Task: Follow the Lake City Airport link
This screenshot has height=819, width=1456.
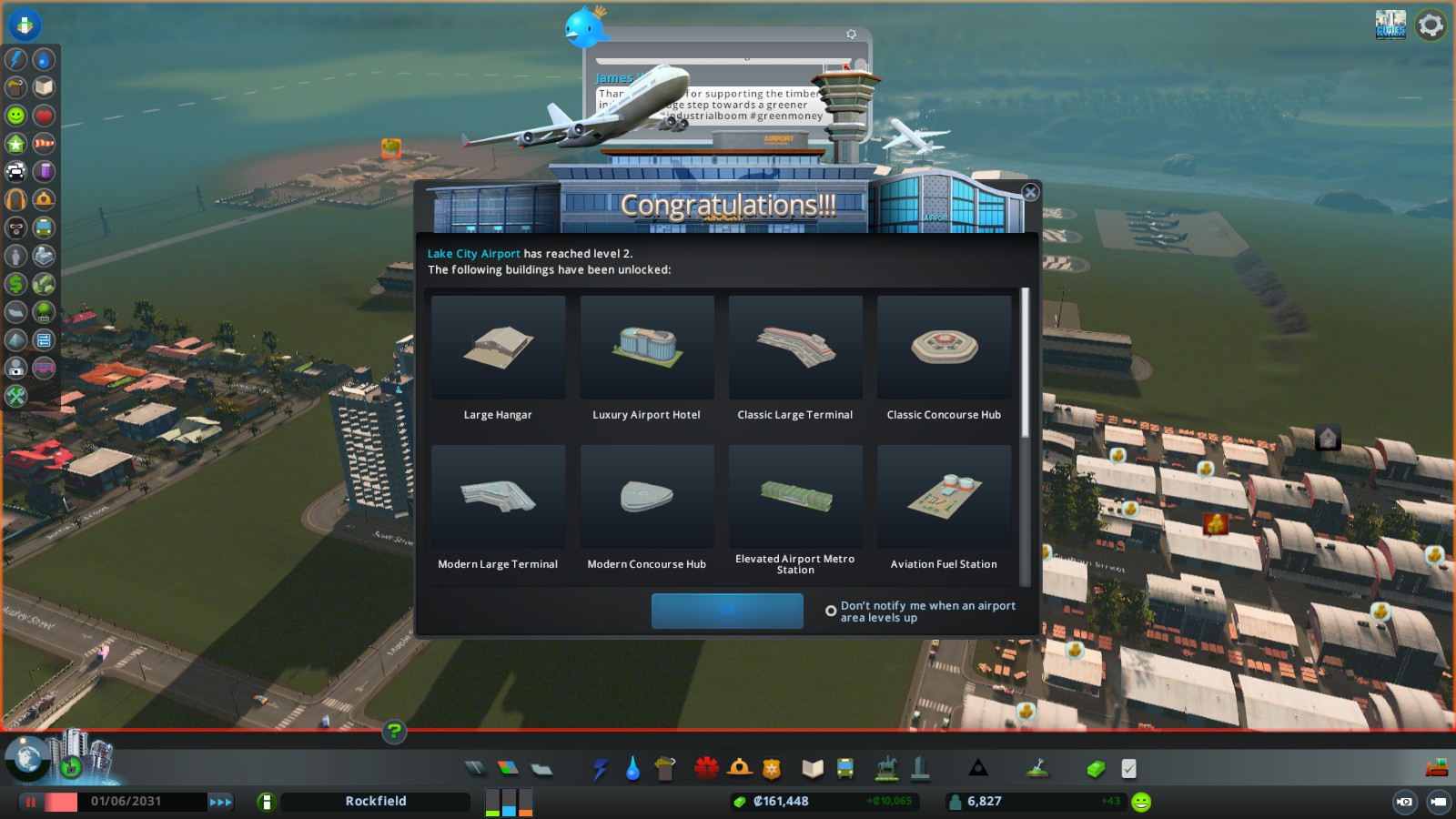Action: [x=474, y=254]
